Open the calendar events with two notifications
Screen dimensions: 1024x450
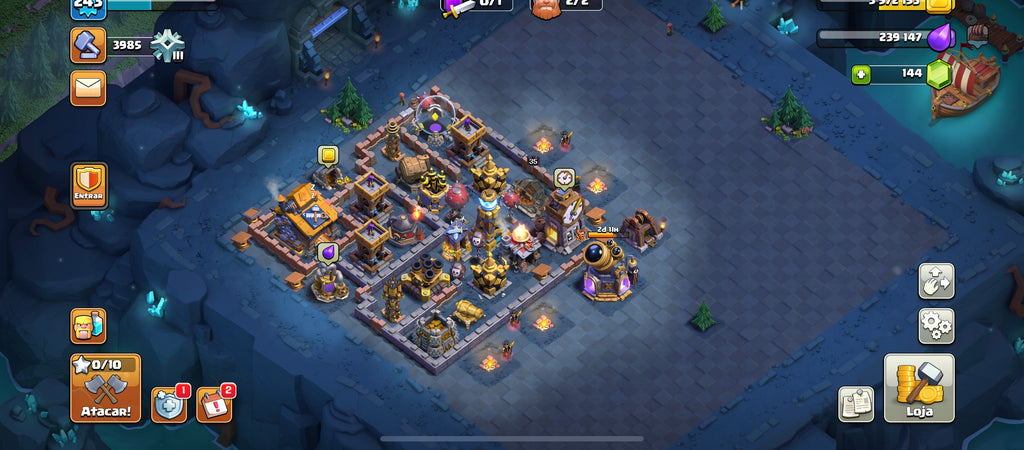coord(214,404)
